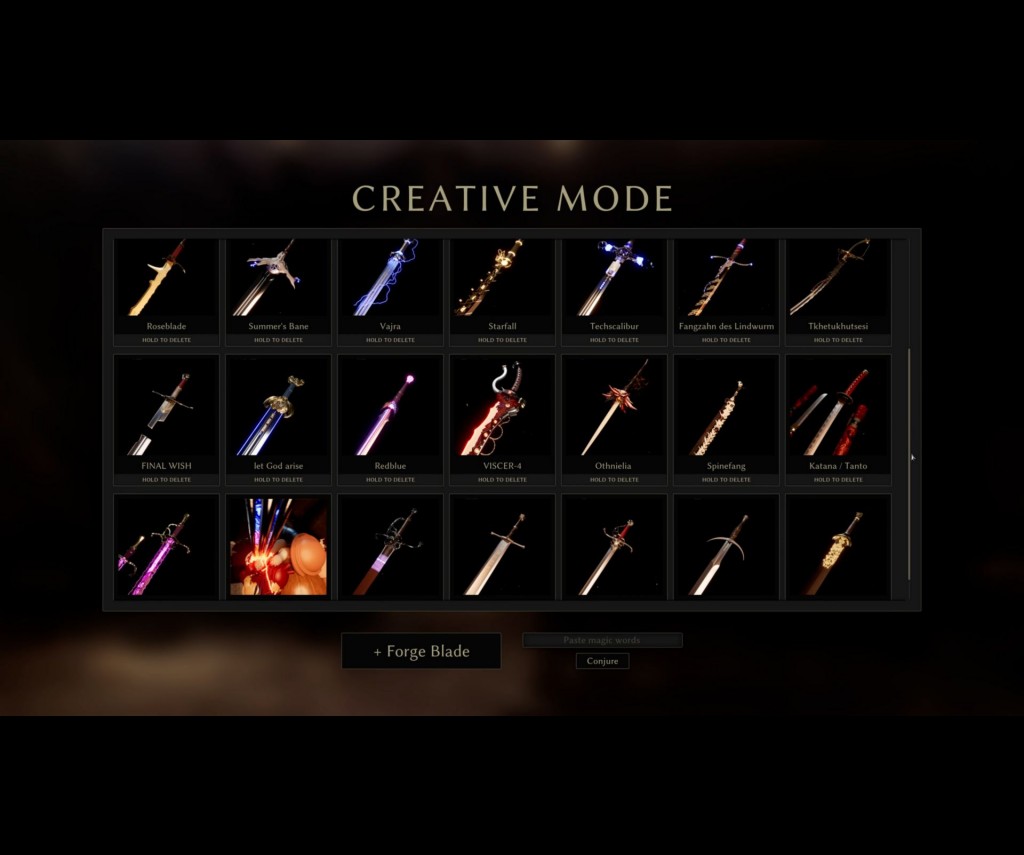Viewport: 1024px width, 855px height.
Task: Click Hold to Delete under Roseblade
Action: (x=166, y=340)
